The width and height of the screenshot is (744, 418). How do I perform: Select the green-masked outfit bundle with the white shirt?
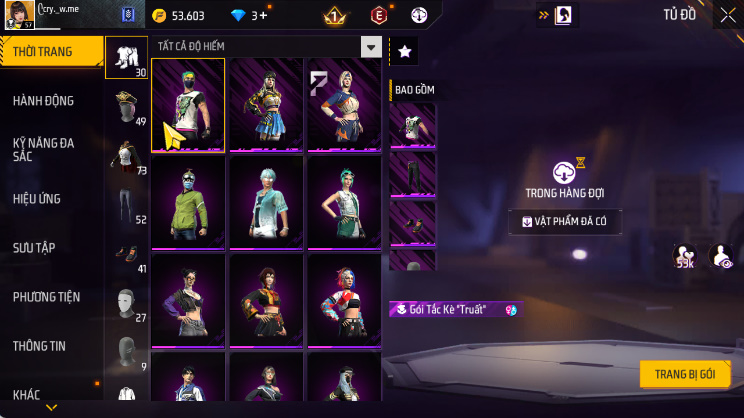pos(188,105)
